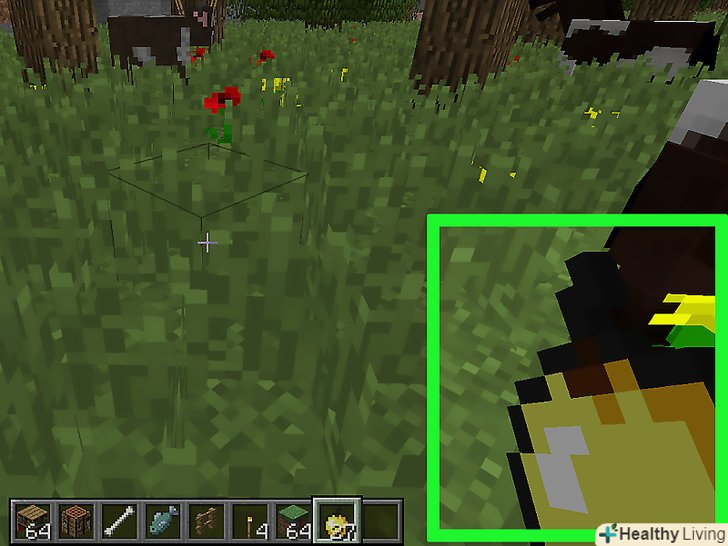Select the torch stack hotbar slot

[x=251, y=519]
